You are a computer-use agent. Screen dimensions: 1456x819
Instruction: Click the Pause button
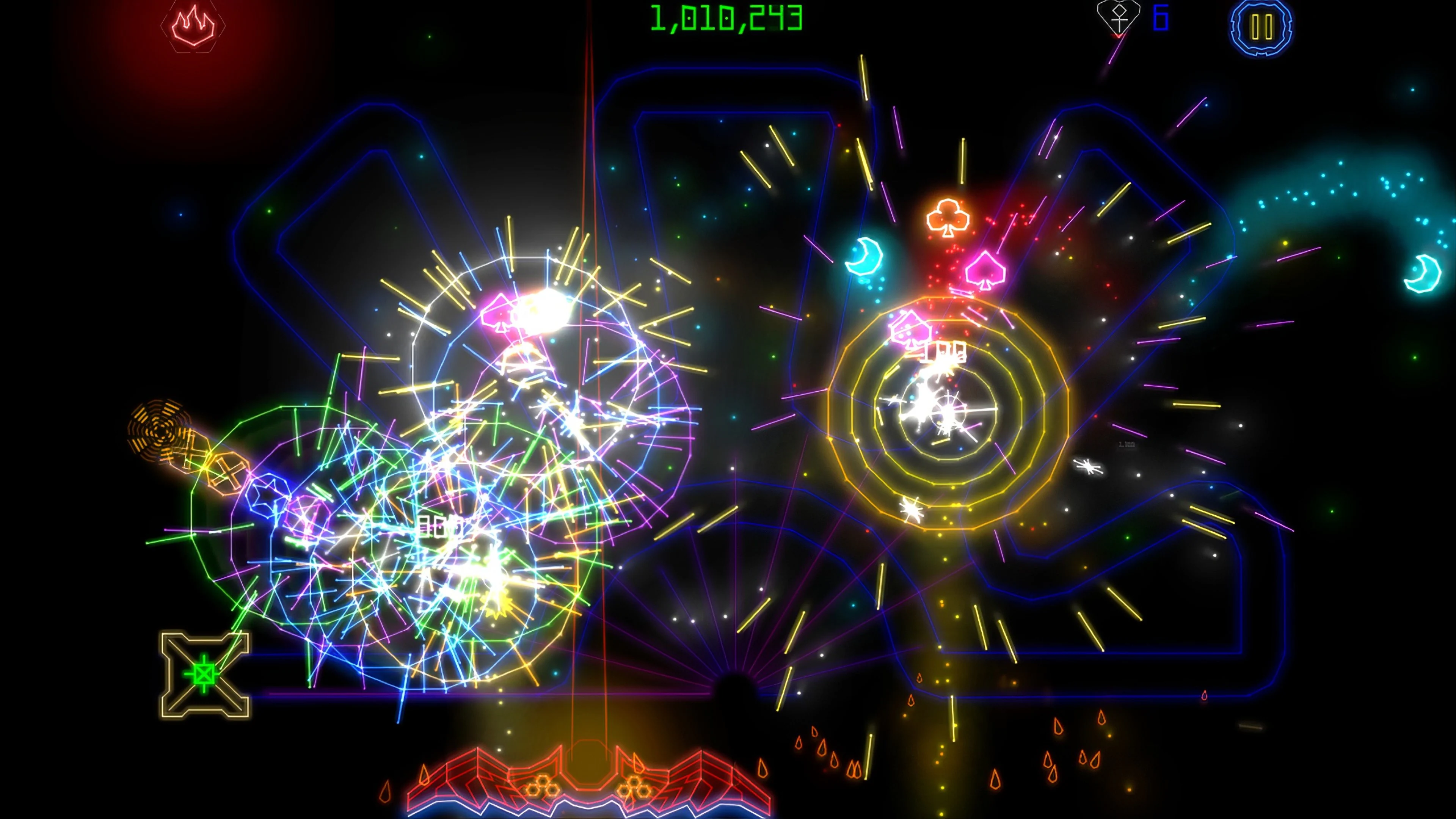[x=1261, y=27]
